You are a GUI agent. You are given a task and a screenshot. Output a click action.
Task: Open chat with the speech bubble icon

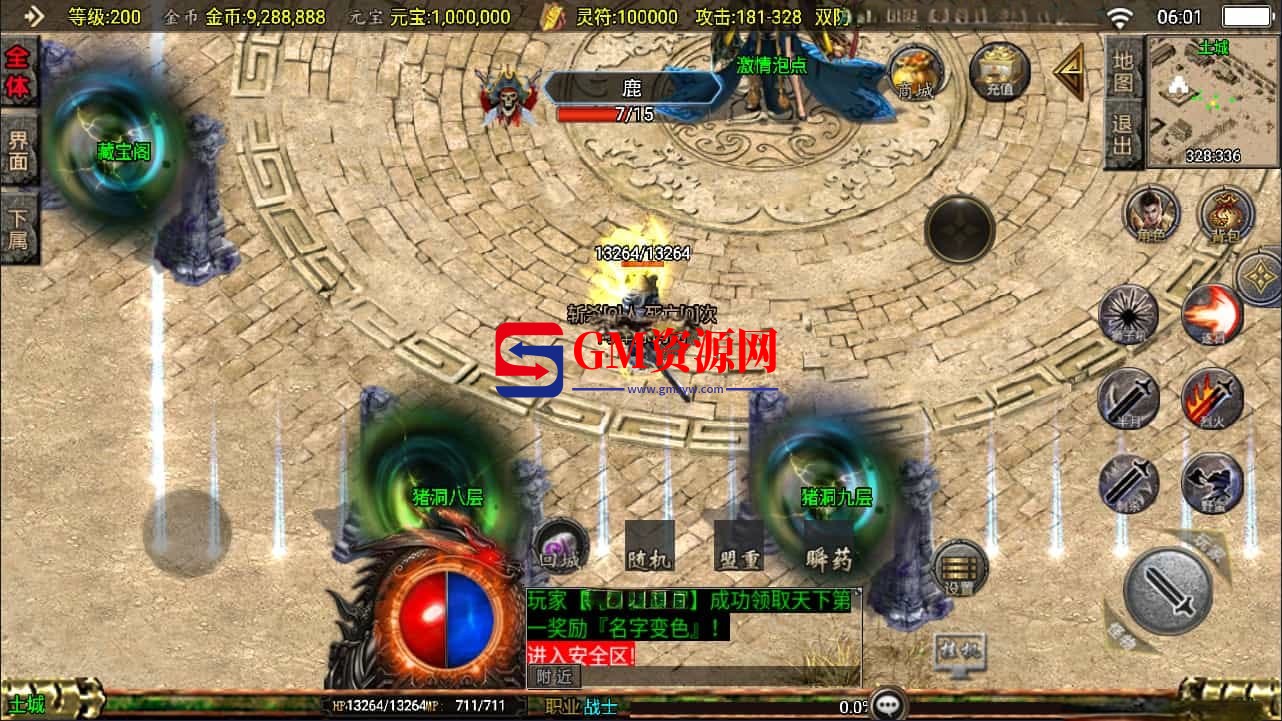tap(888, 705)
